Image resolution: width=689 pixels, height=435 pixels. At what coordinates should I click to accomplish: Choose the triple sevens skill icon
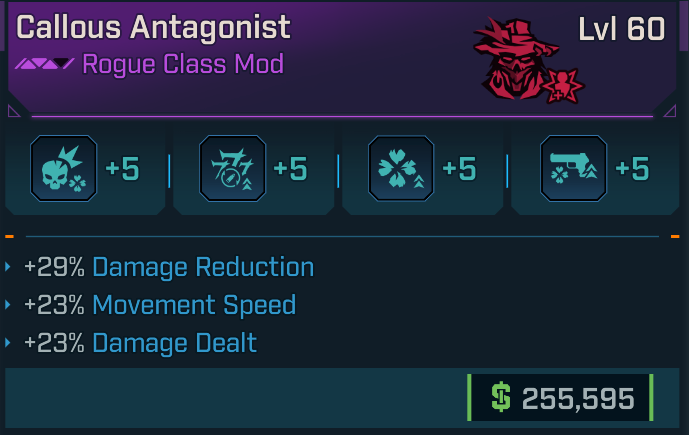[232, 168]
